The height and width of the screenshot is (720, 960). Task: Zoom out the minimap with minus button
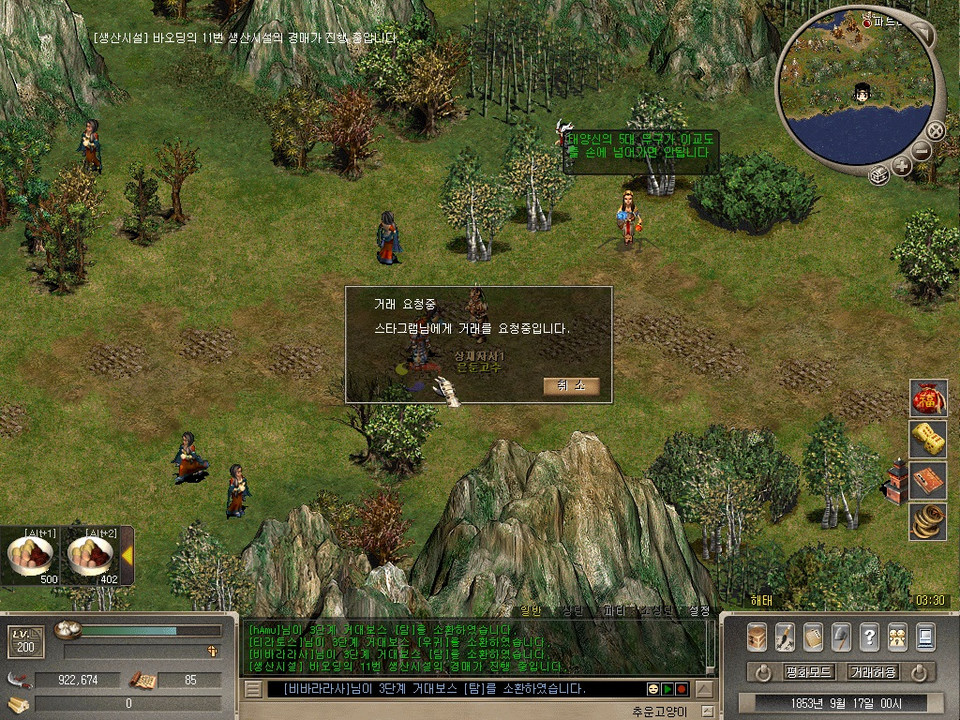921,151
